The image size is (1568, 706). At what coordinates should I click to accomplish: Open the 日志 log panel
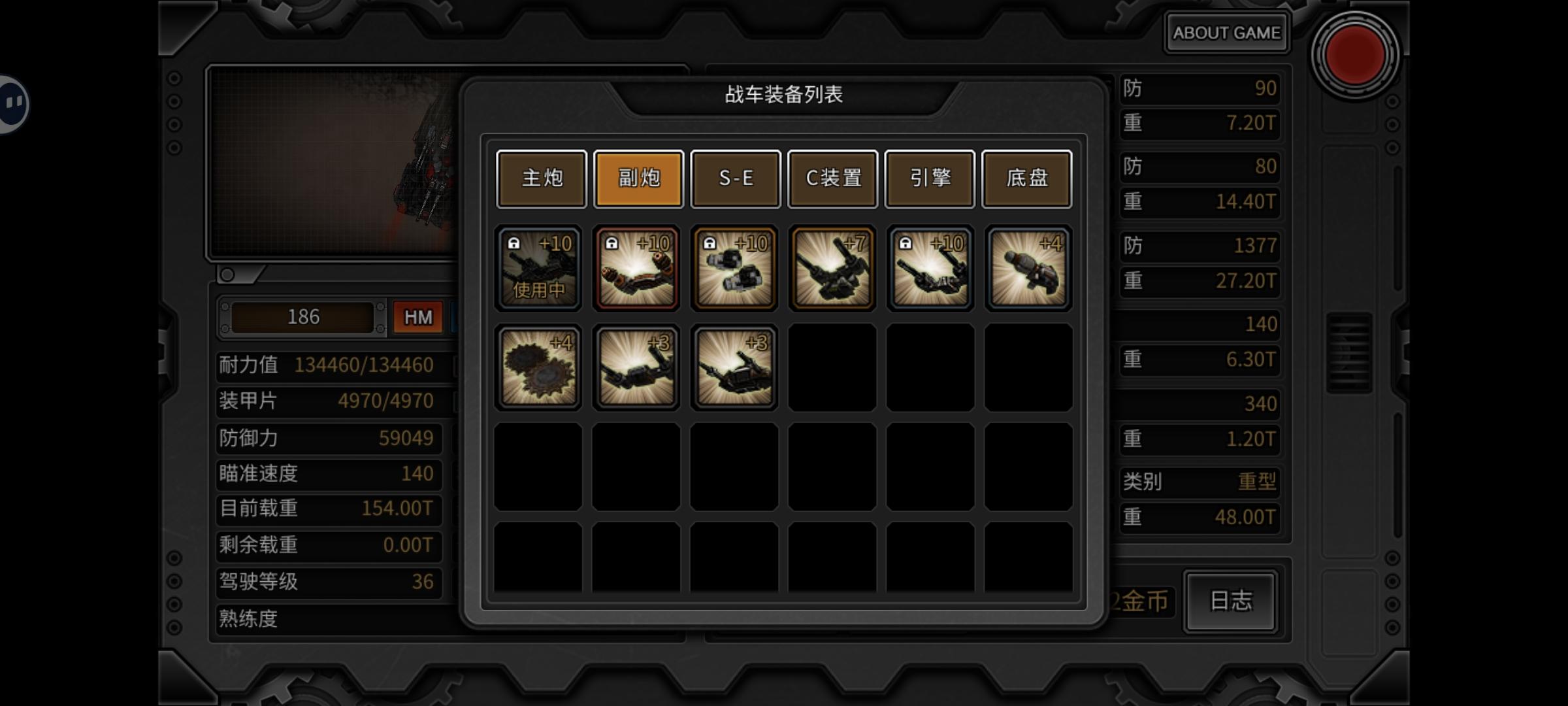tap(1230, 602)
